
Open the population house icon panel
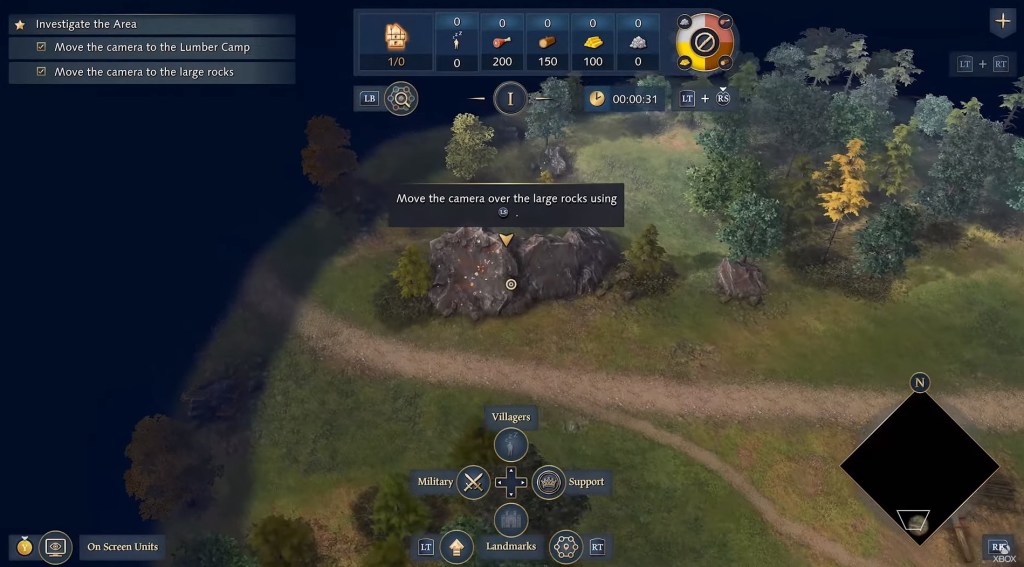point(398,37)
